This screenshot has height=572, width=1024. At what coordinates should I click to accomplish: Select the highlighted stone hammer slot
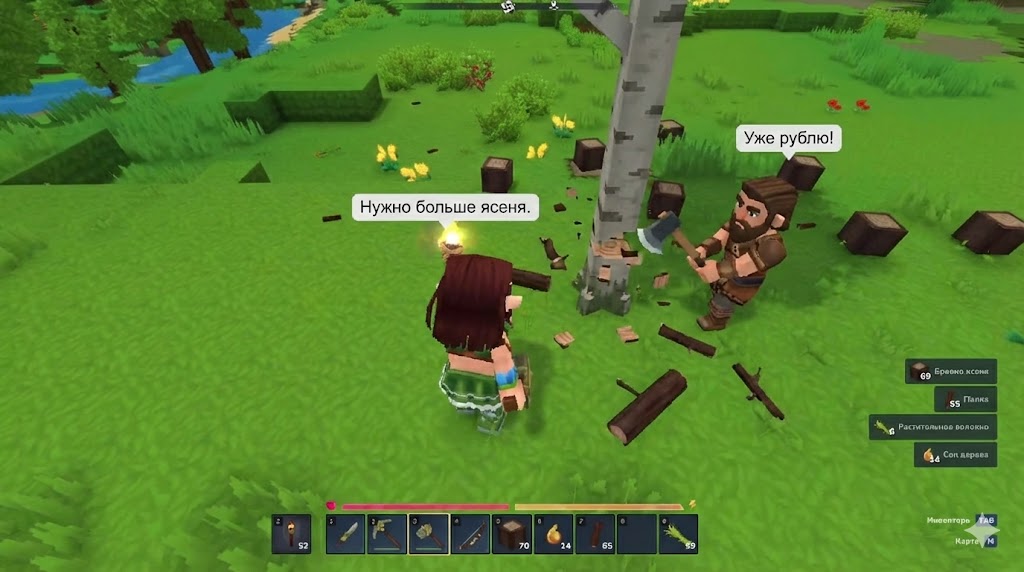tap(428, 534)
